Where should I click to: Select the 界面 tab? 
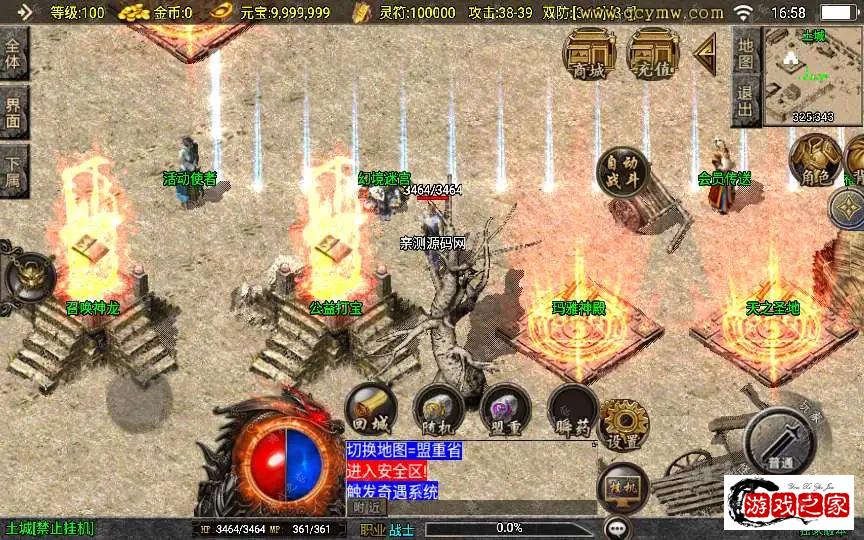pyautogui.click(x=13, y=112)
